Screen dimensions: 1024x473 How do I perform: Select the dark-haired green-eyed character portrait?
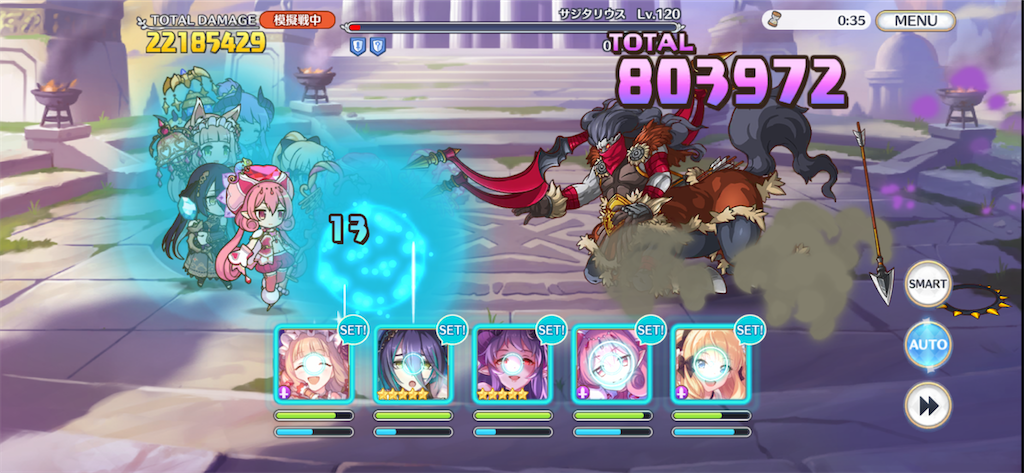click(412, 364)
